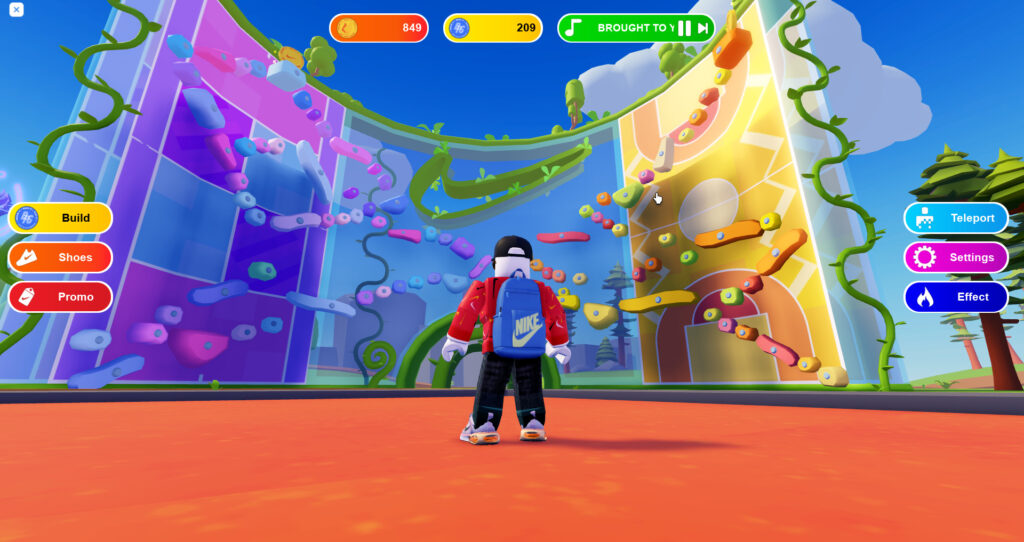This screenshot has height=542, width=1024.
Task: Close the game with the X button
Action: (16, 10)
